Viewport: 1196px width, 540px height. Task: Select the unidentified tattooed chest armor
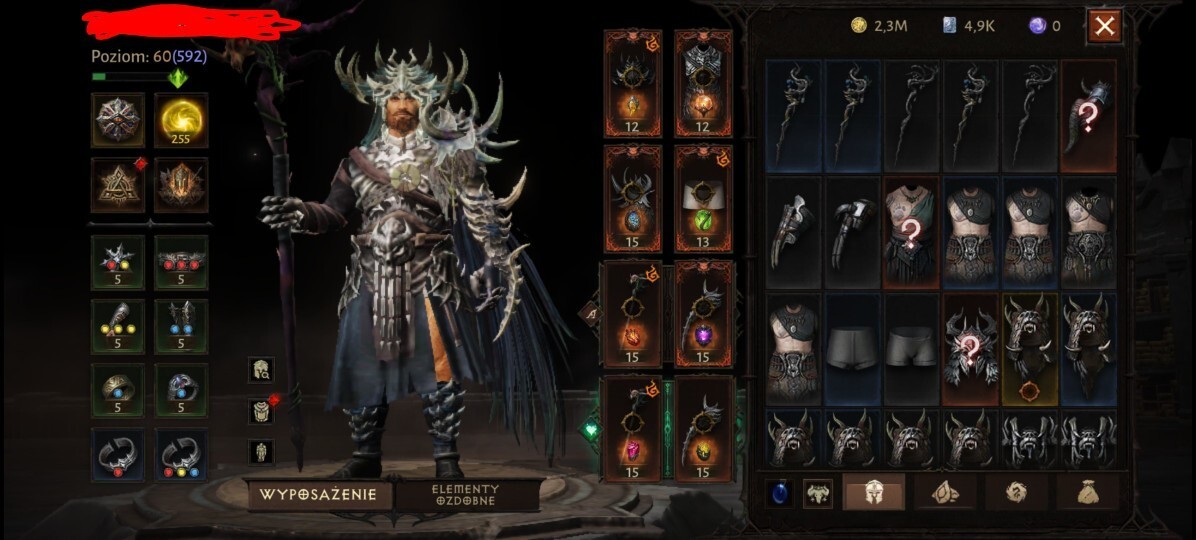(x=911, y=233)
